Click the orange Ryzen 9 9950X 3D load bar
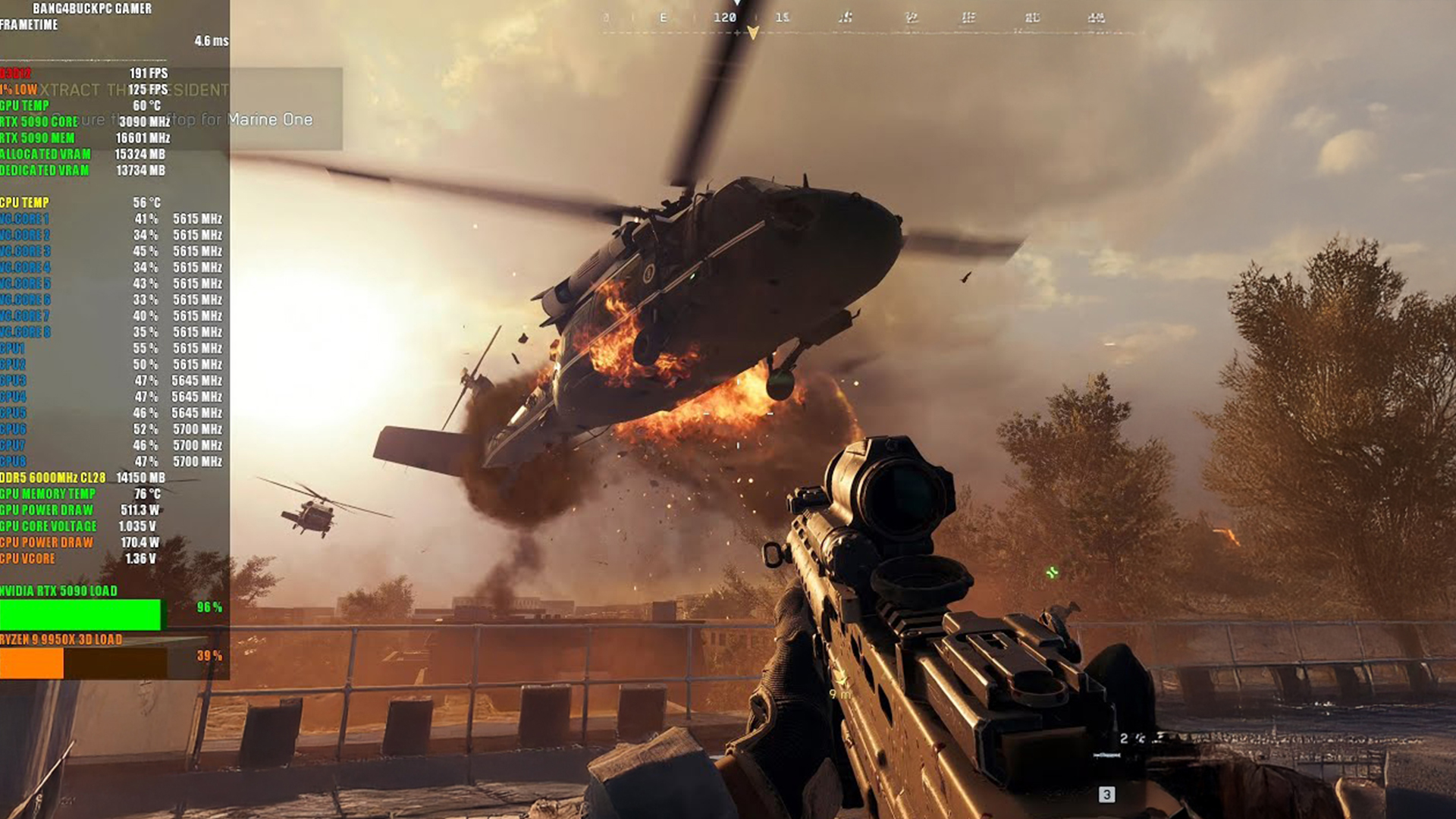 point(32,664)
